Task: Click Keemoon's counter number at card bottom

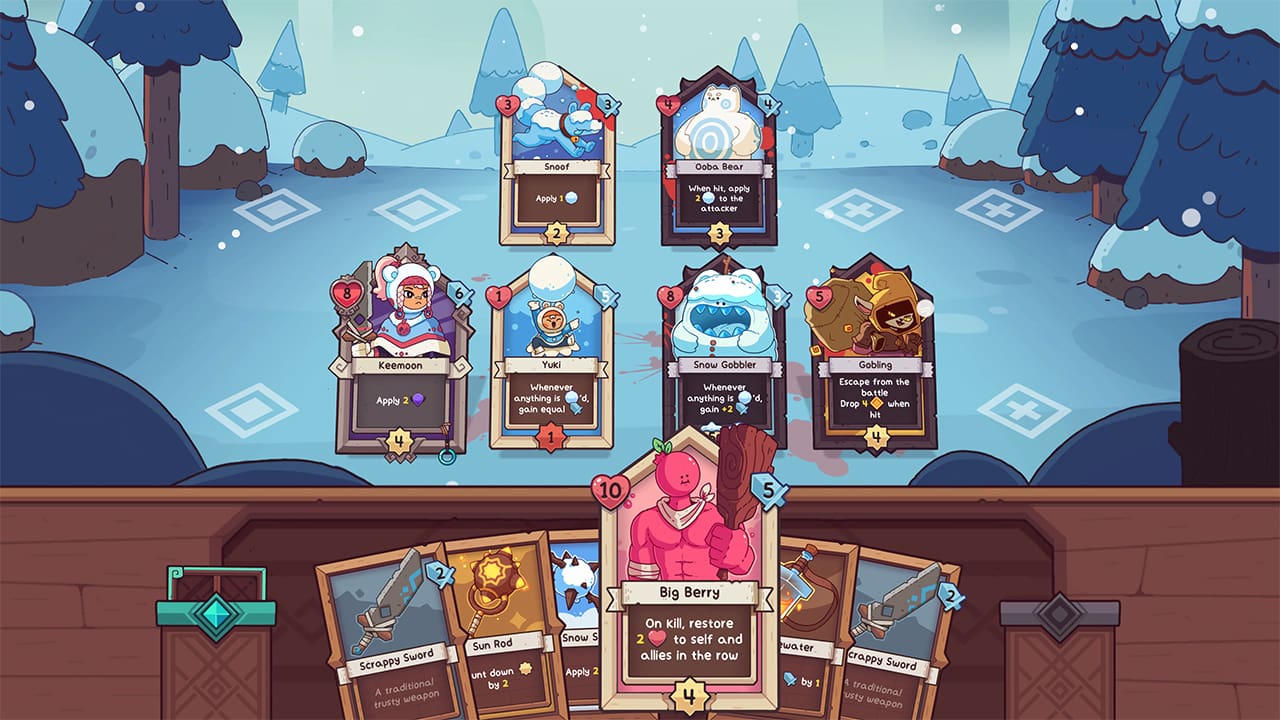Action: [x=400, y=438]
